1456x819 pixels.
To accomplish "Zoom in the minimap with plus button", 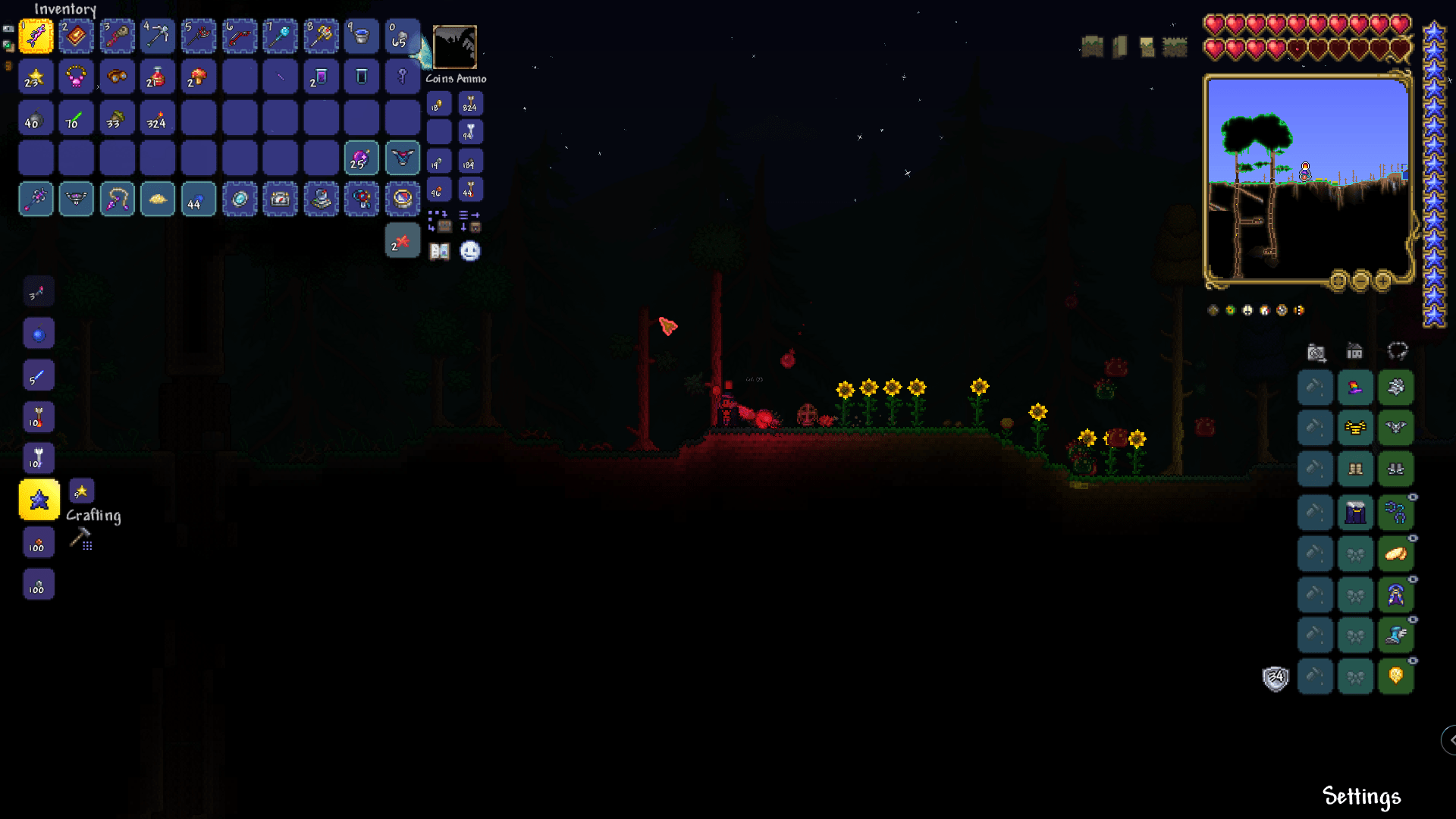I will [1382, 282].
